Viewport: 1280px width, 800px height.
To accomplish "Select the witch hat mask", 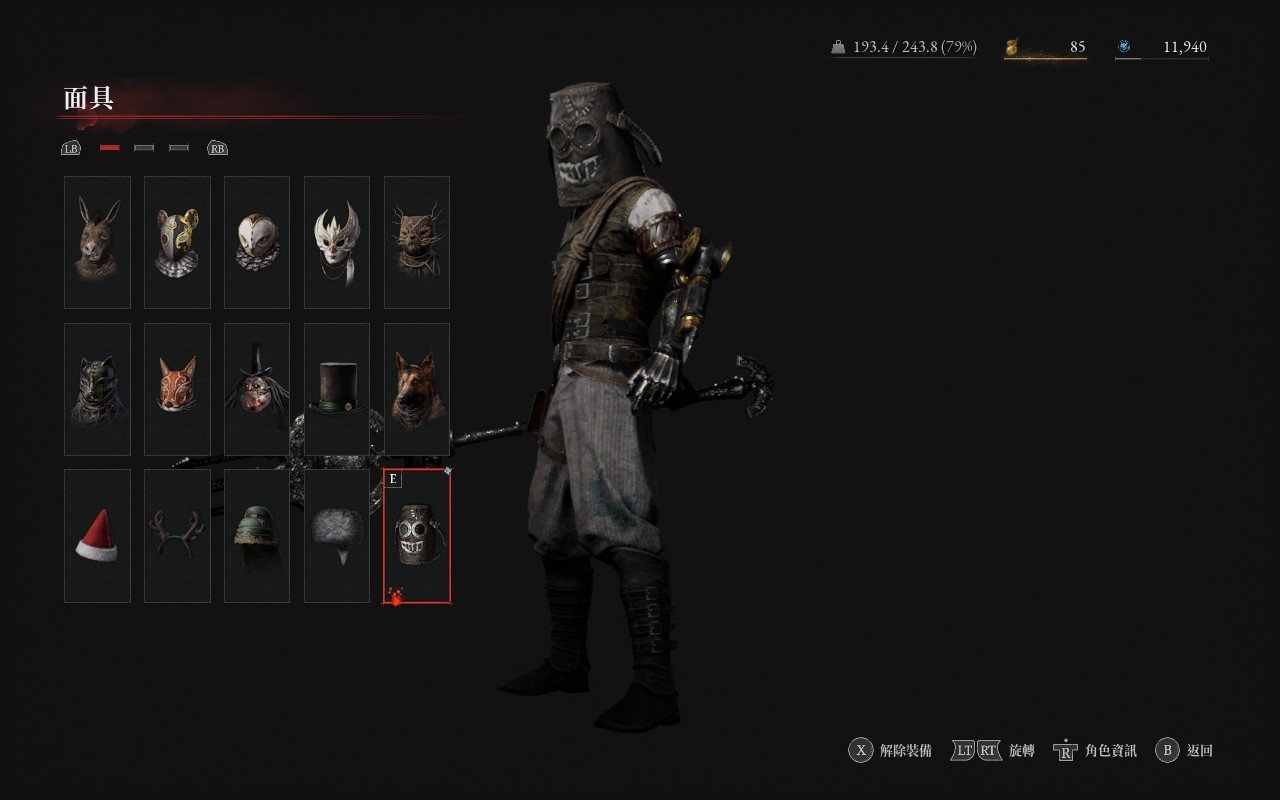I will pyautogui.click(x=257, y=389).
